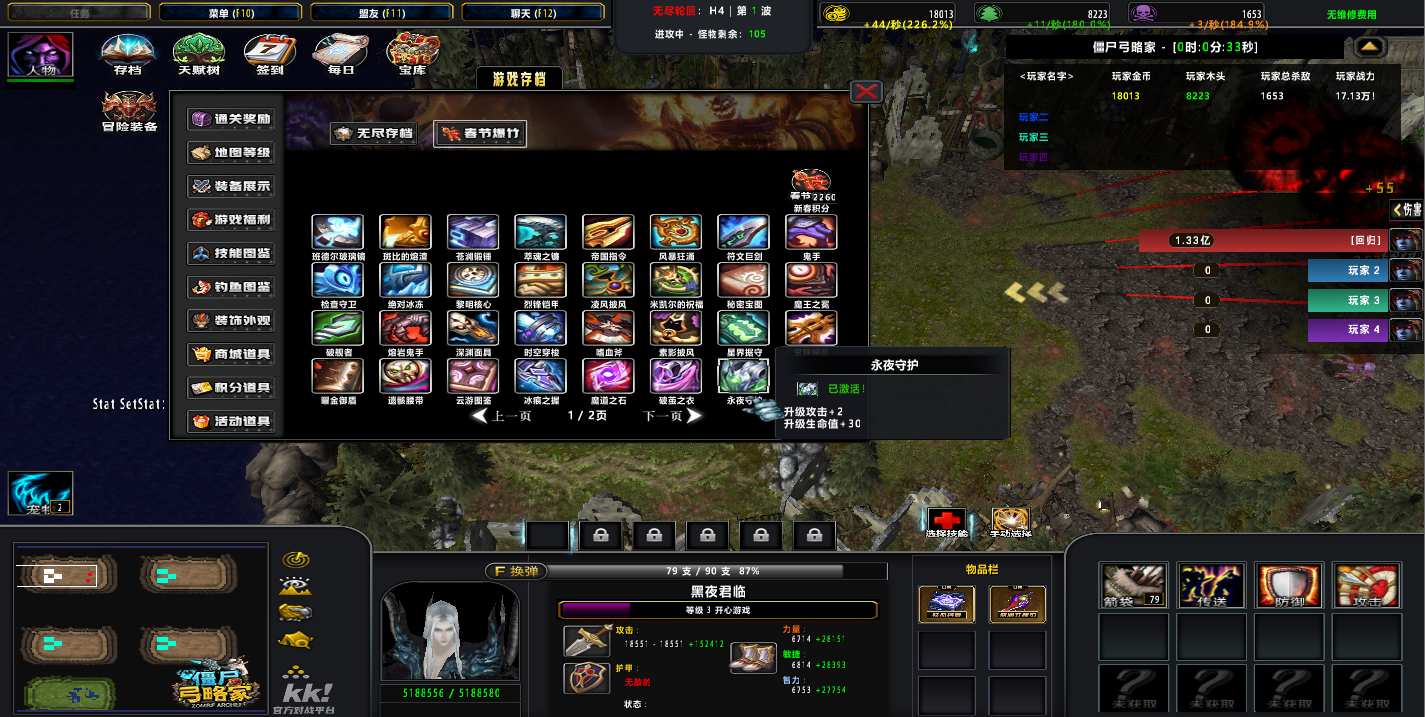
Task: Show the 技能图鉴 skill codex
Action: click(x=231, y=254)
